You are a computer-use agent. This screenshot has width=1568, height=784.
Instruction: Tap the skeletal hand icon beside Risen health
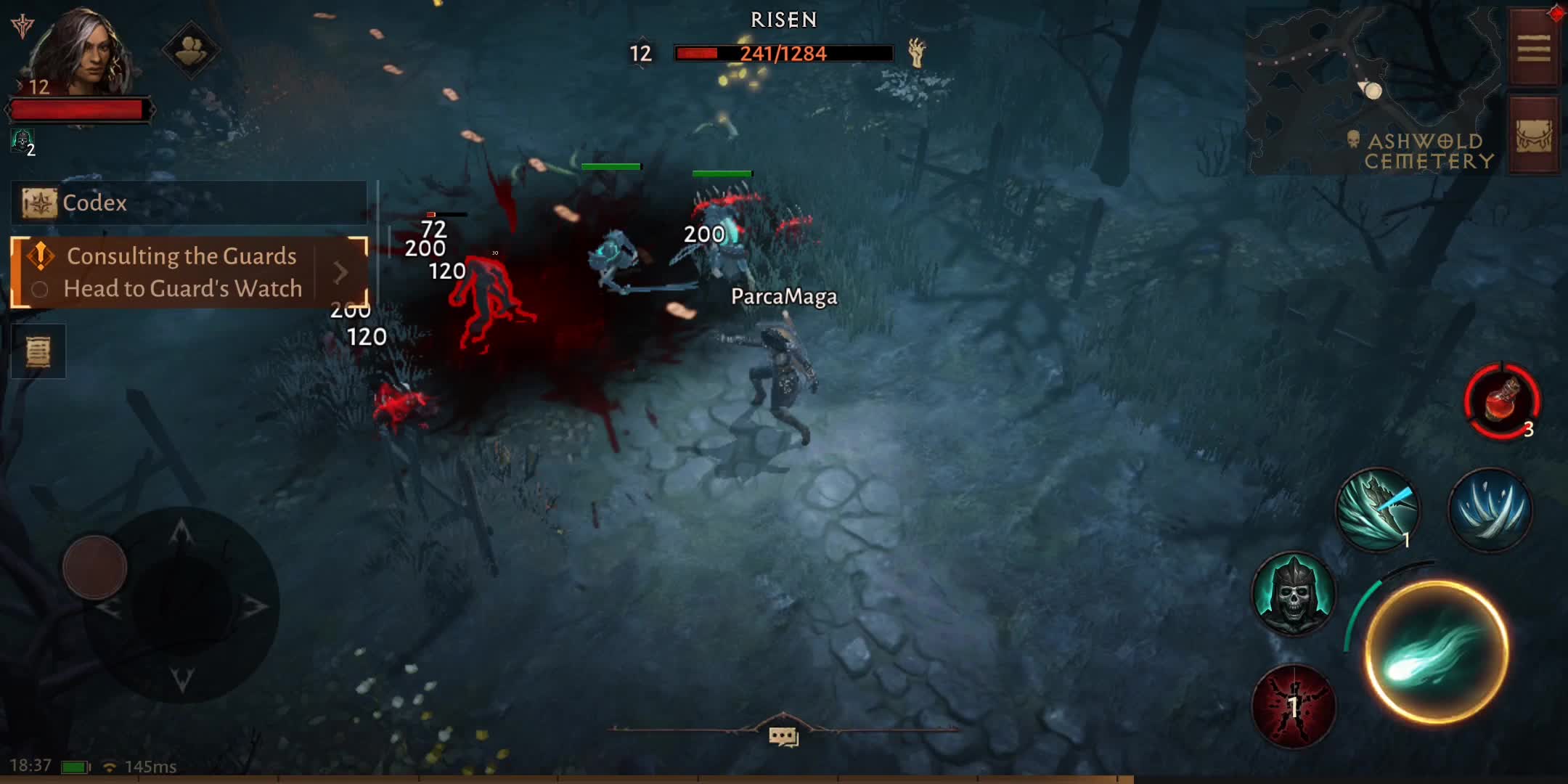coord(917,52)
